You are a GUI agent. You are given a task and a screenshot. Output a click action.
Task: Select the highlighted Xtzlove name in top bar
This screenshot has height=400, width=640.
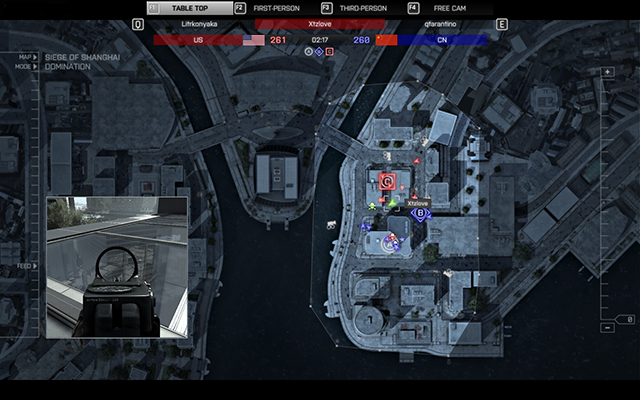tap(320, 24)
